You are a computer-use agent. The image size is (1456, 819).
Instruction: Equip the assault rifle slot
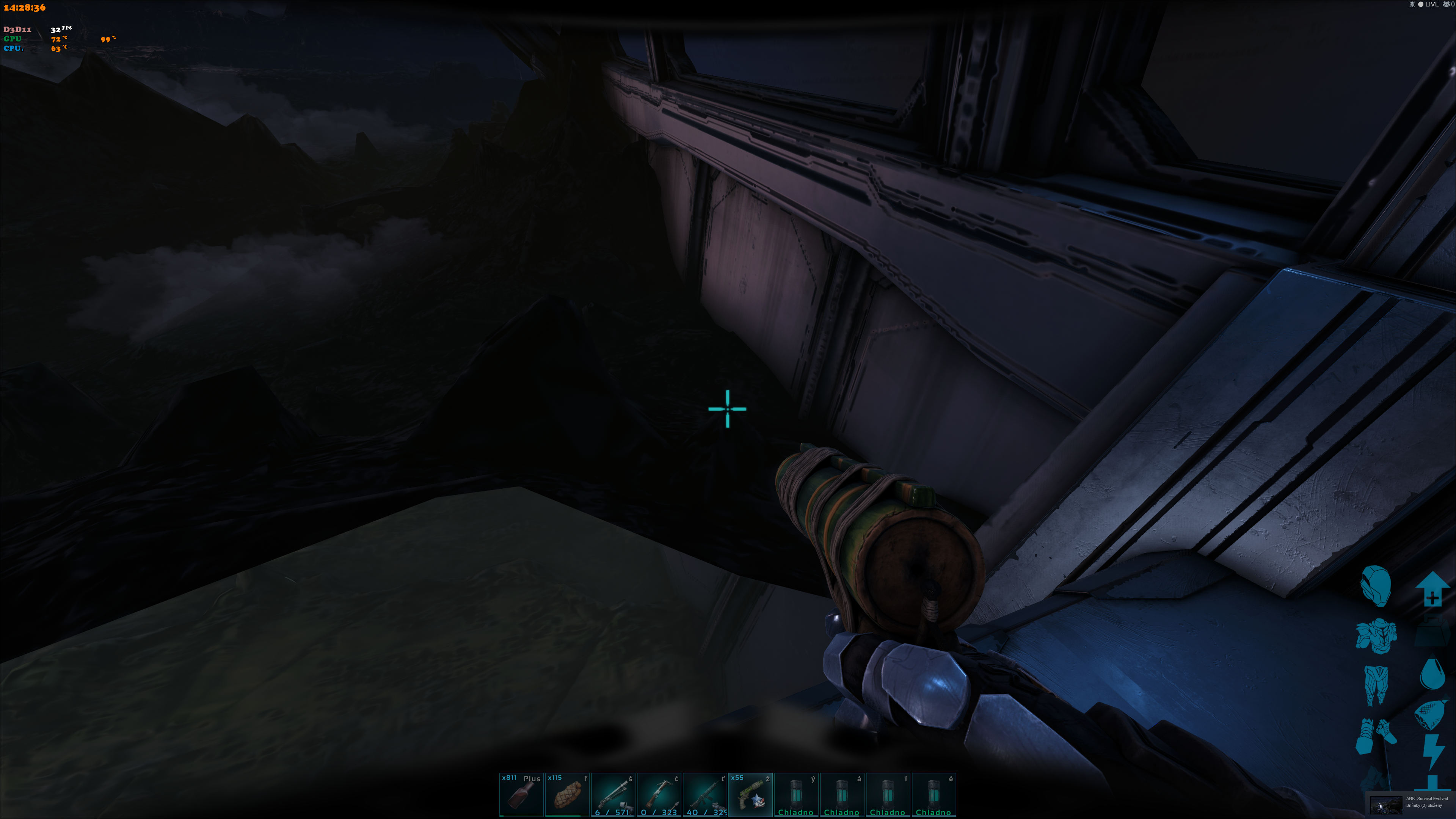point(704,794)
